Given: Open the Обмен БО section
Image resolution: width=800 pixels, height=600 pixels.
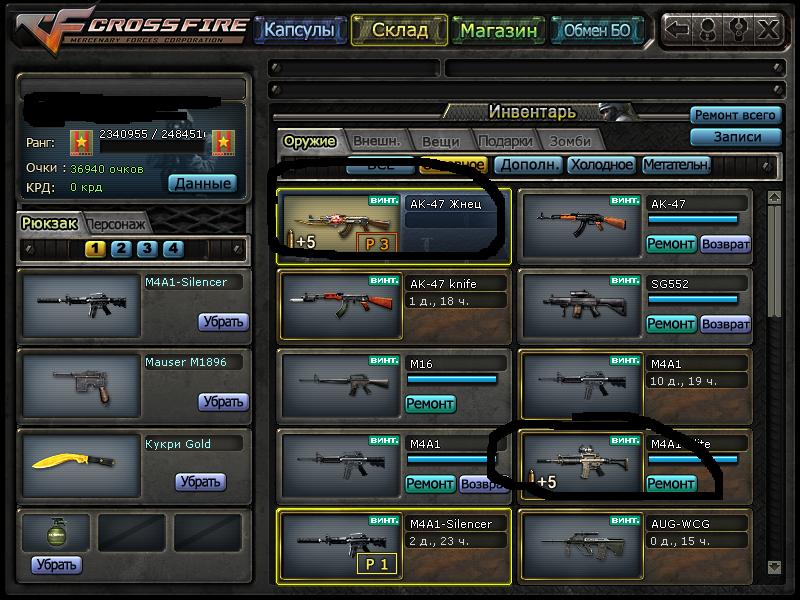Looking at the screenshot, I should tap(596, 30).
